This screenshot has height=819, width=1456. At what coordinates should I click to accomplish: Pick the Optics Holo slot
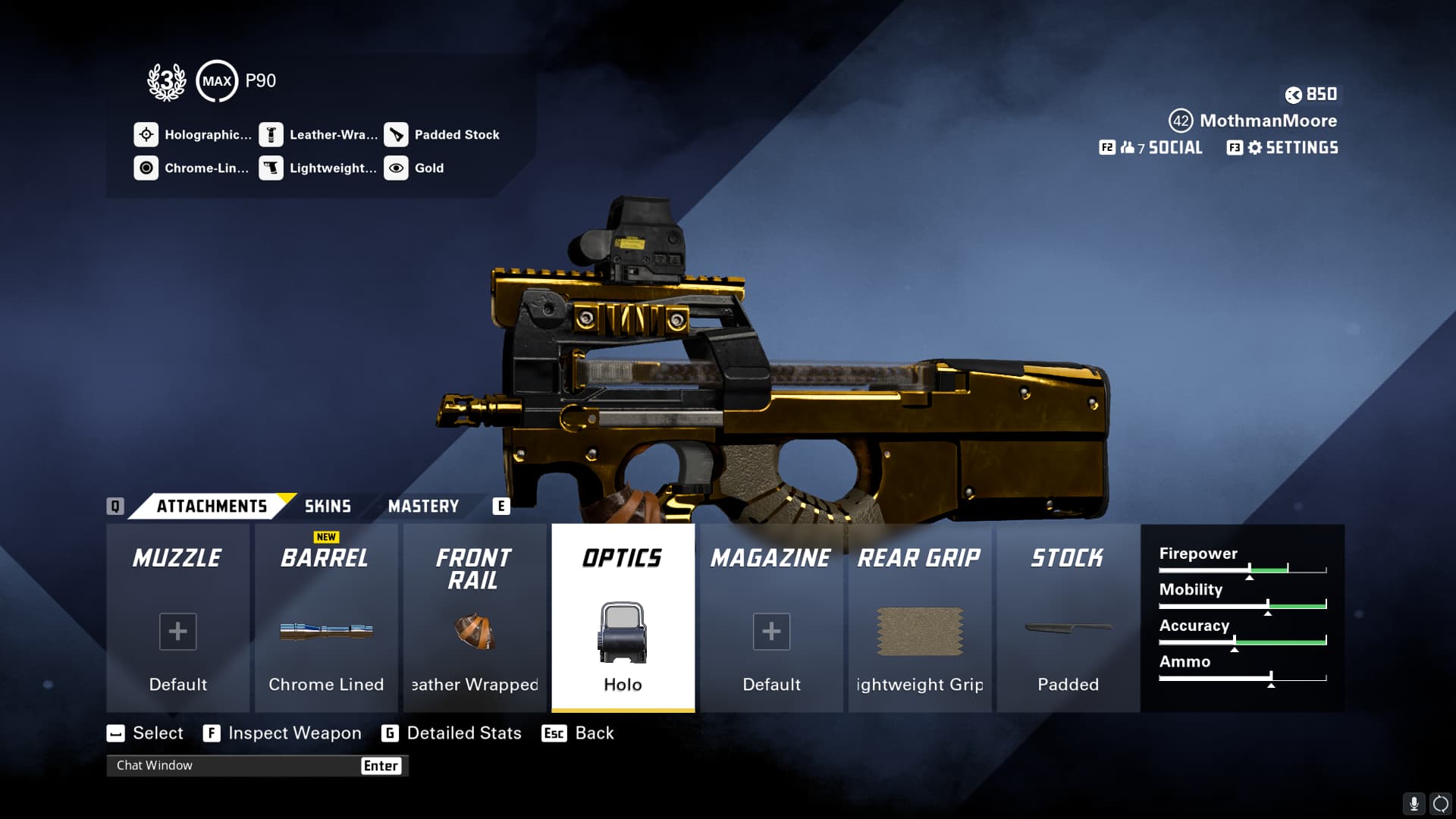623,618
